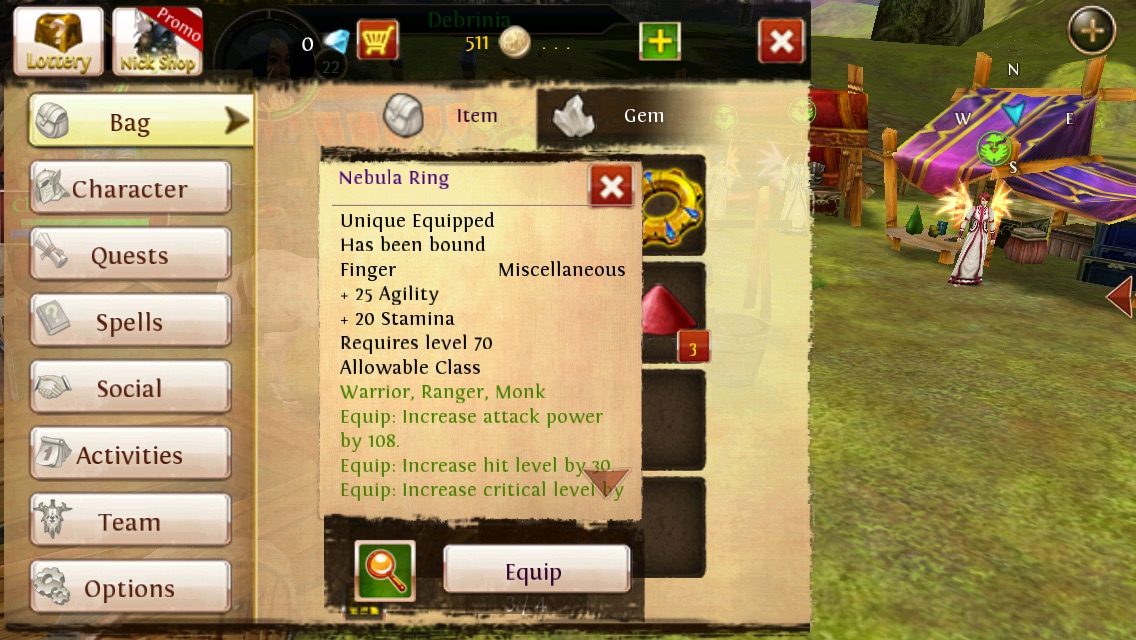Show the Spells menu
The height and width of the screenshot is (640, 1136).
click(130, 322)
